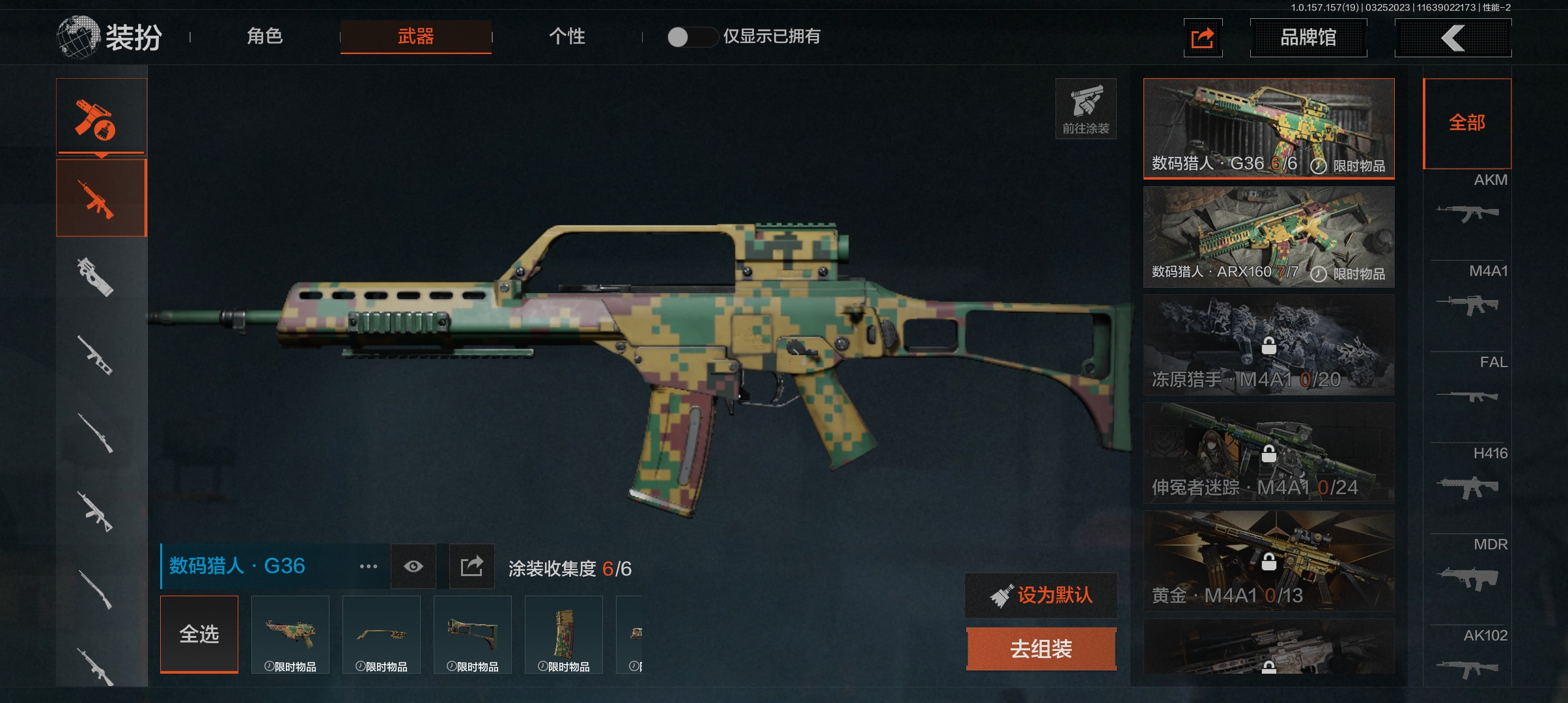The image size is (1568, 703).
Task: Choose the 数码猎人 ARX160 skin
Action: pos(1268,236)
